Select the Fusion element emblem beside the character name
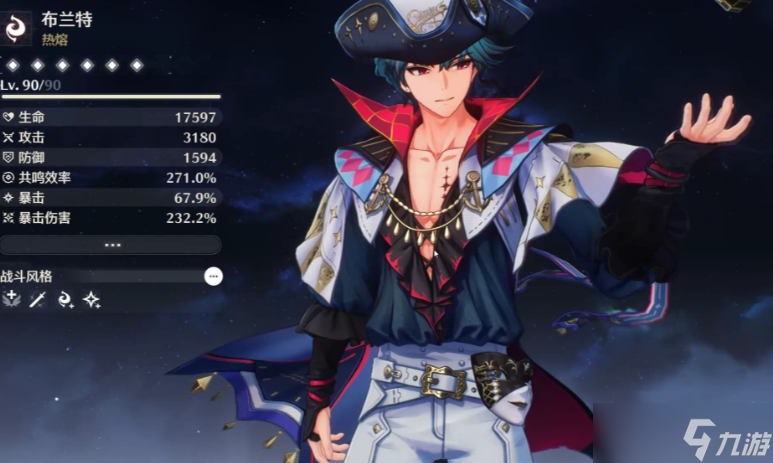 point(15,28)
